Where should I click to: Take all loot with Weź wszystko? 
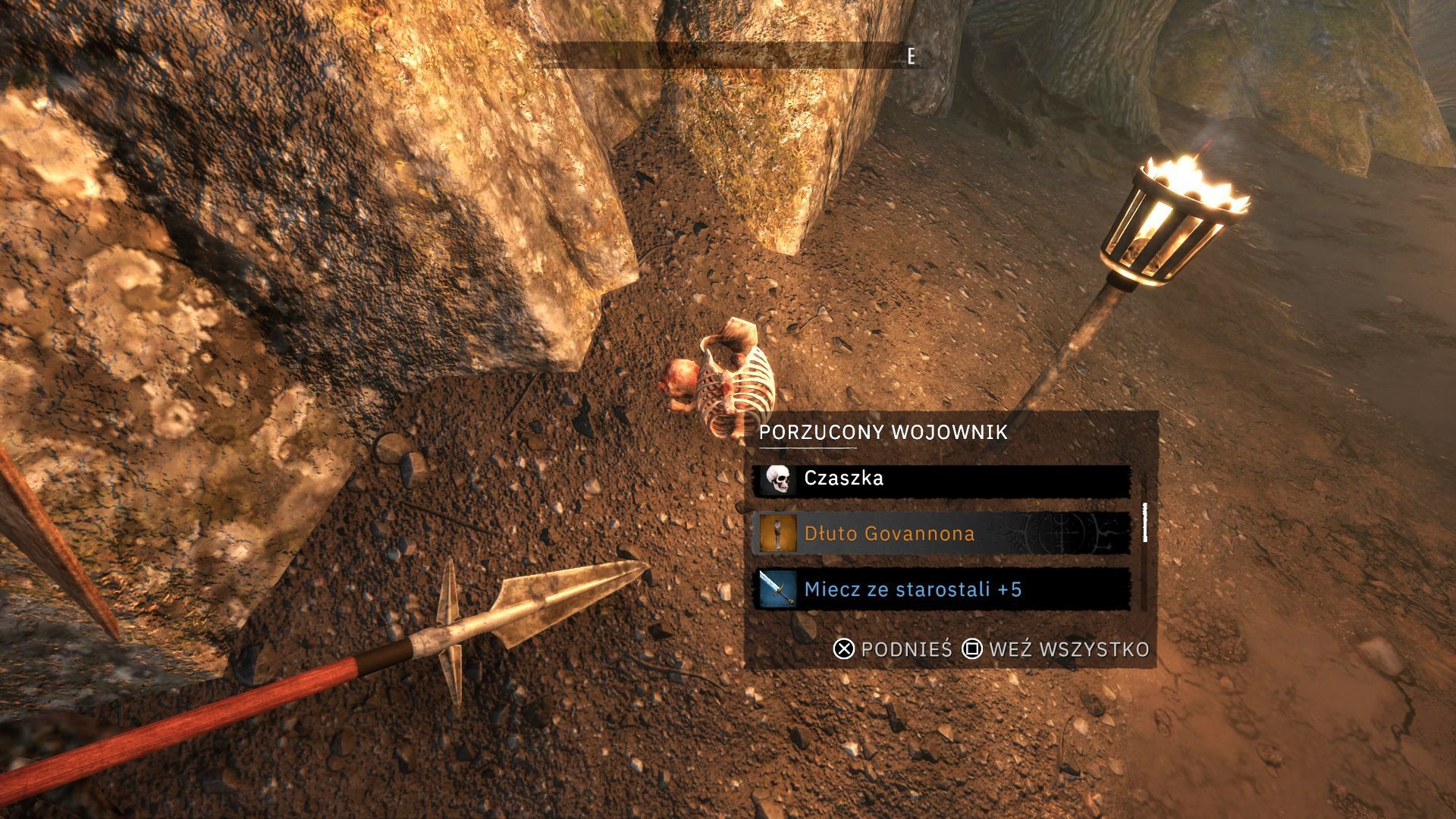(x=1056, y=650)
